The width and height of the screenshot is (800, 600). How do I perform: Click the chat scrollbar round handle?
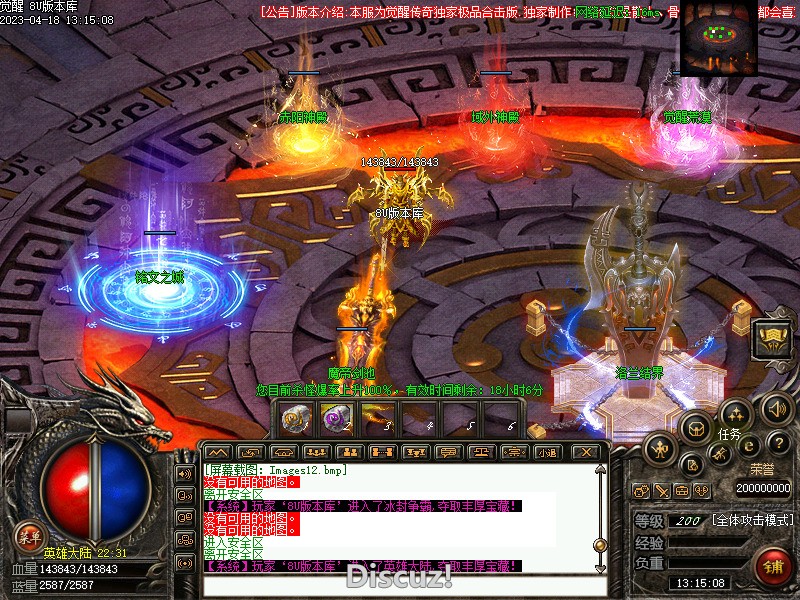600,545
